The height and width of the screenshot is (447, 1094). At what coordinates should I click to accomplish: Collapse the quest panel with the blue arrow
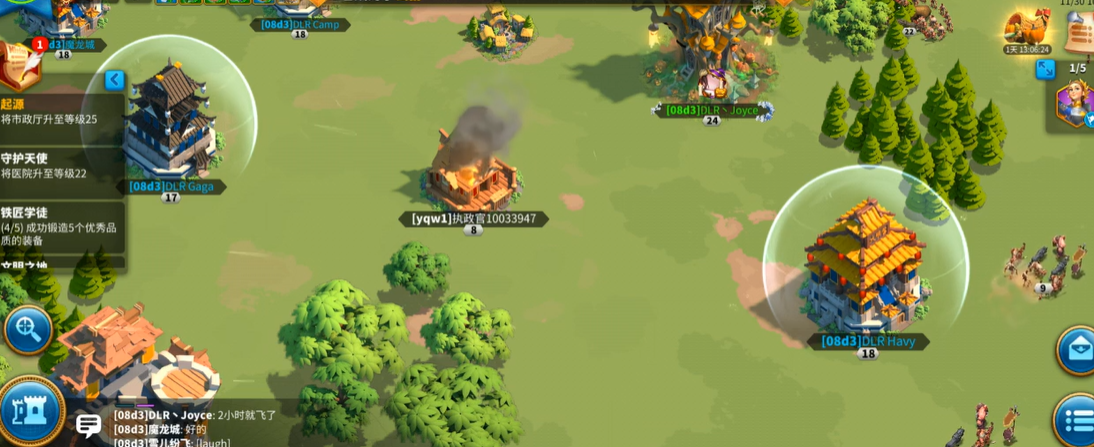114,80
